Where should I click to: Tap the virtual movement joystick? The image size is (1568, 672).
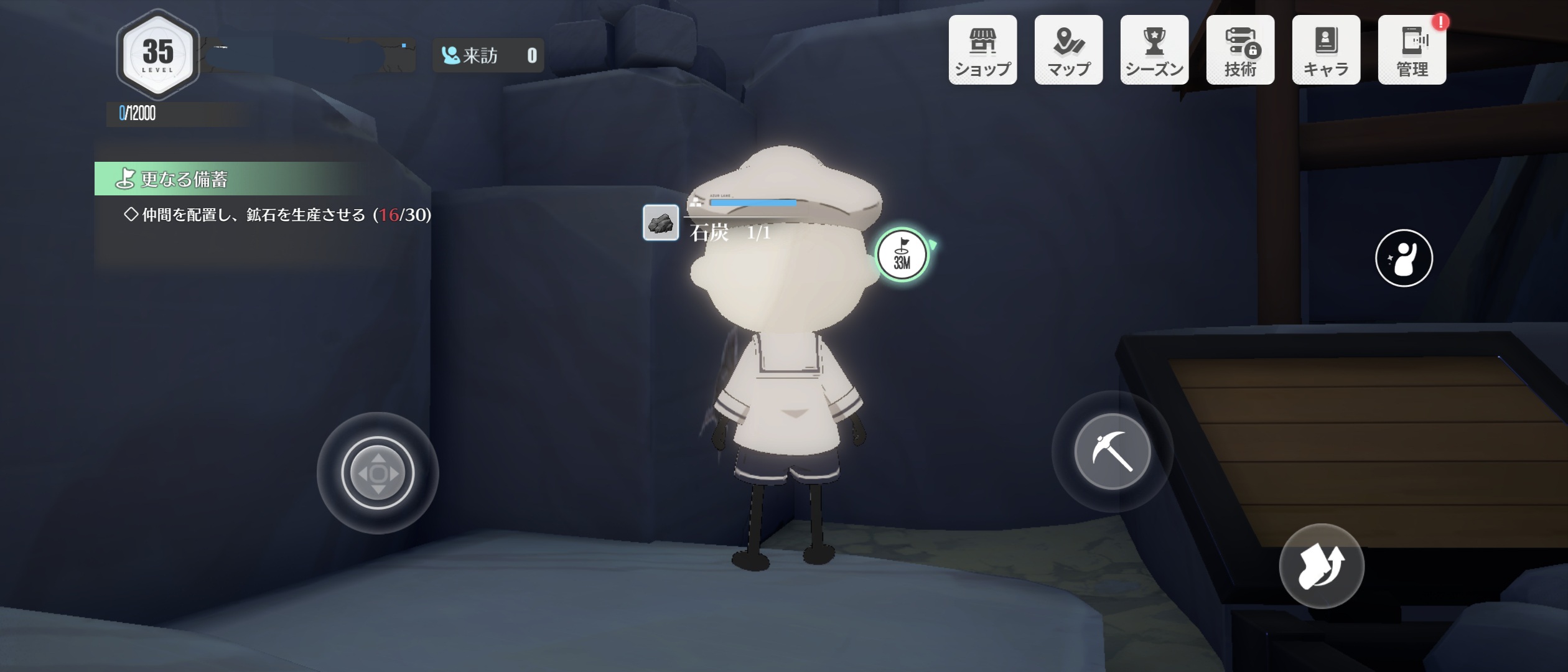click(378, 473)
